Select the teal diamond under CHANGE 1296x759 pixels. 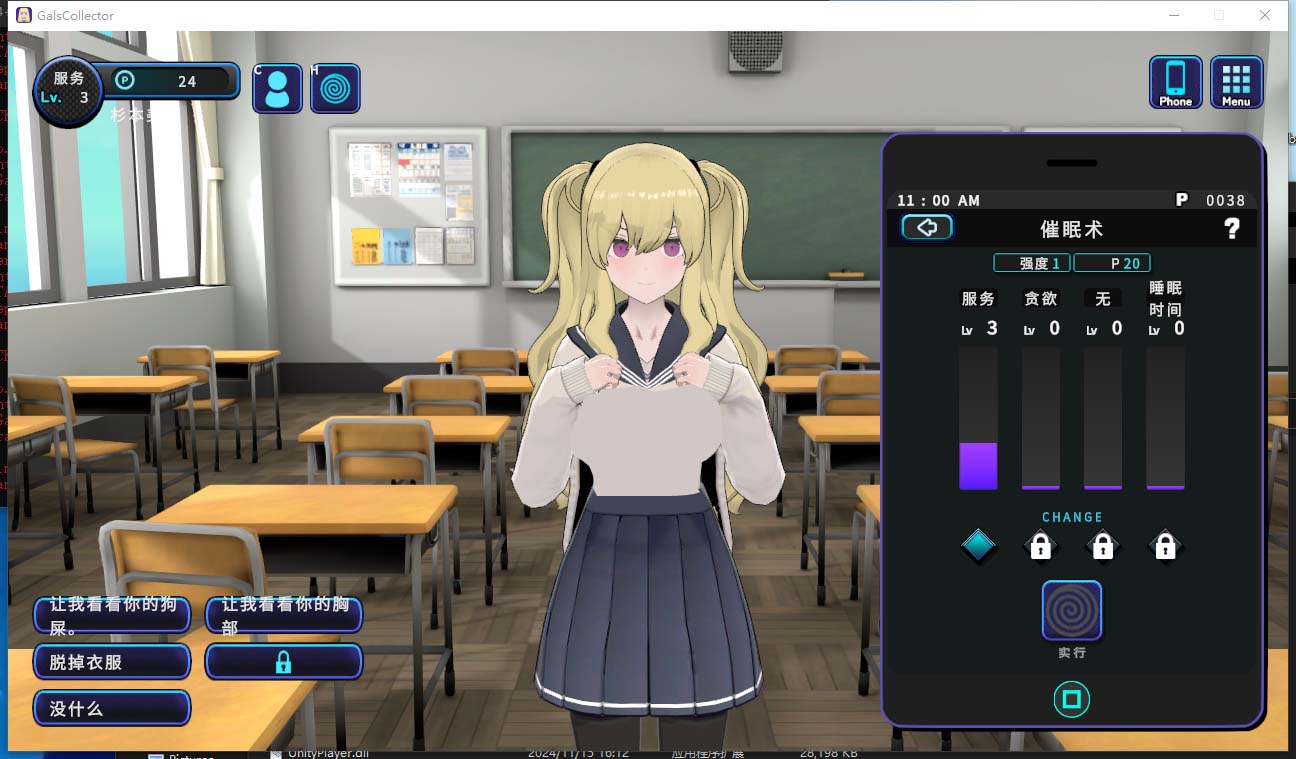[x=978, y=546]
